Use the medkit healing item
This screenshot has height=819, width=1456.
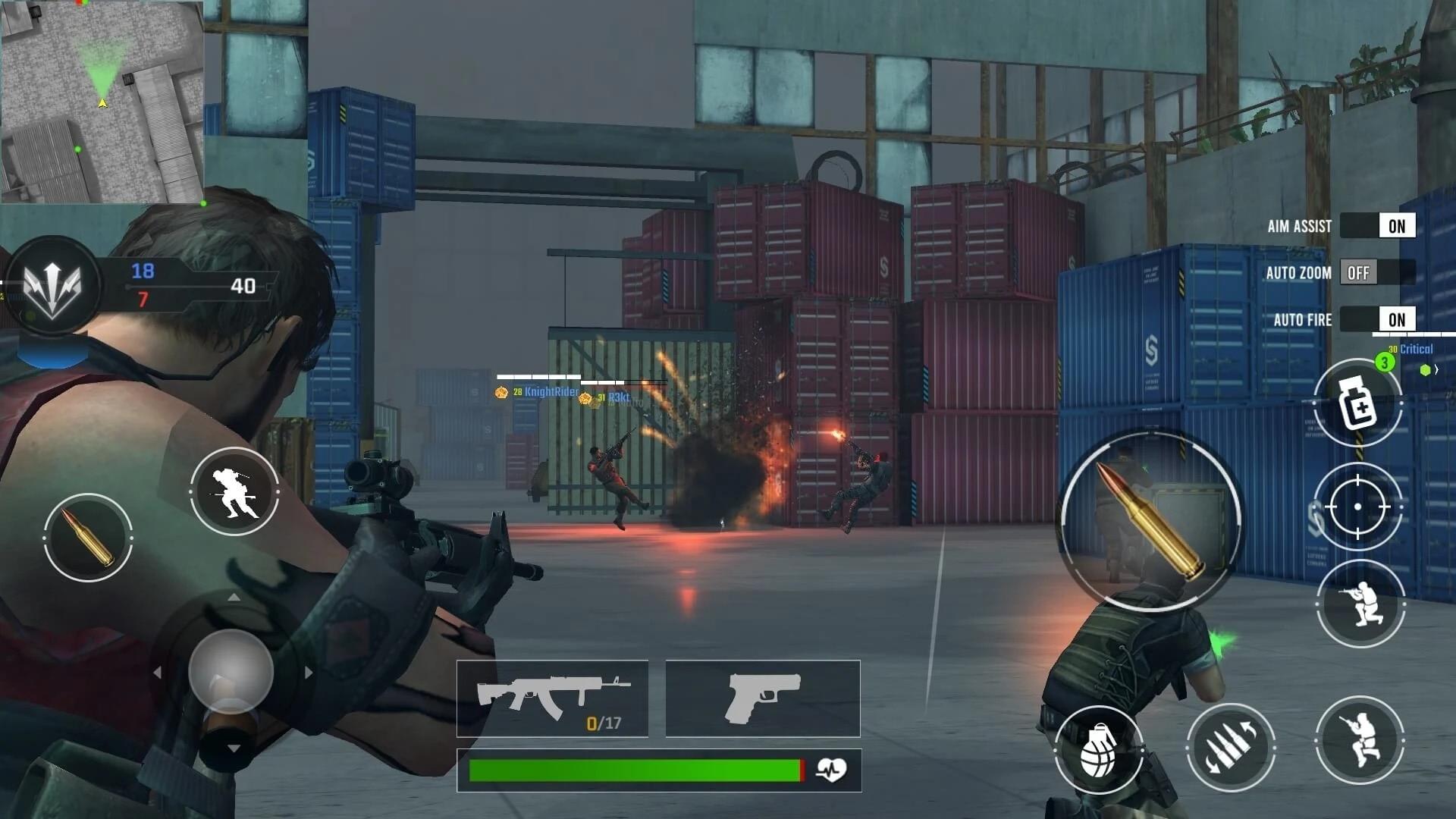click(x=1357, y=403)
